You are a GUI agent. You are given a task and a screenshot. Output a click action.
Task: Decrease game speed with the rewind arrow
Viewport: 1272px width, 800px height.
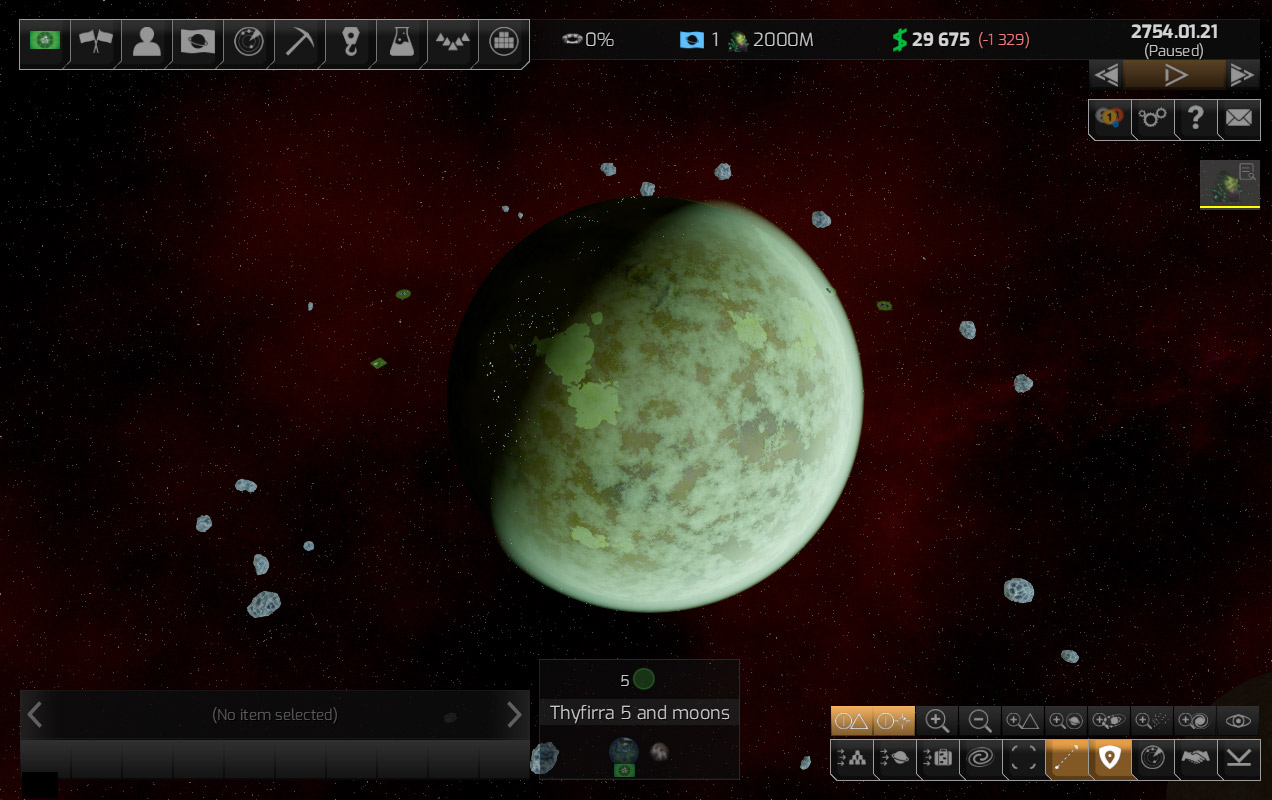[1106, 75]
